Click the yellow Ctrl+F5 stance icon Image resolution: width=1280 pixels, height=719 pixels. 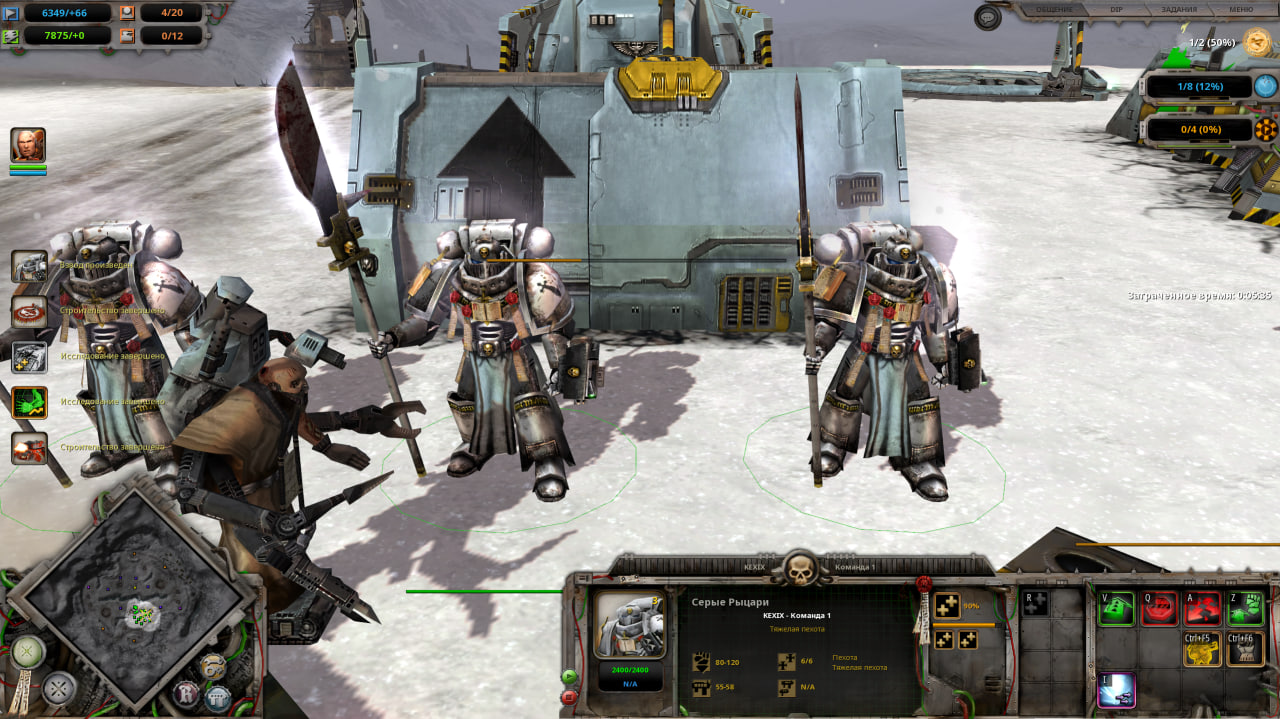click(x=1202, y=649)
